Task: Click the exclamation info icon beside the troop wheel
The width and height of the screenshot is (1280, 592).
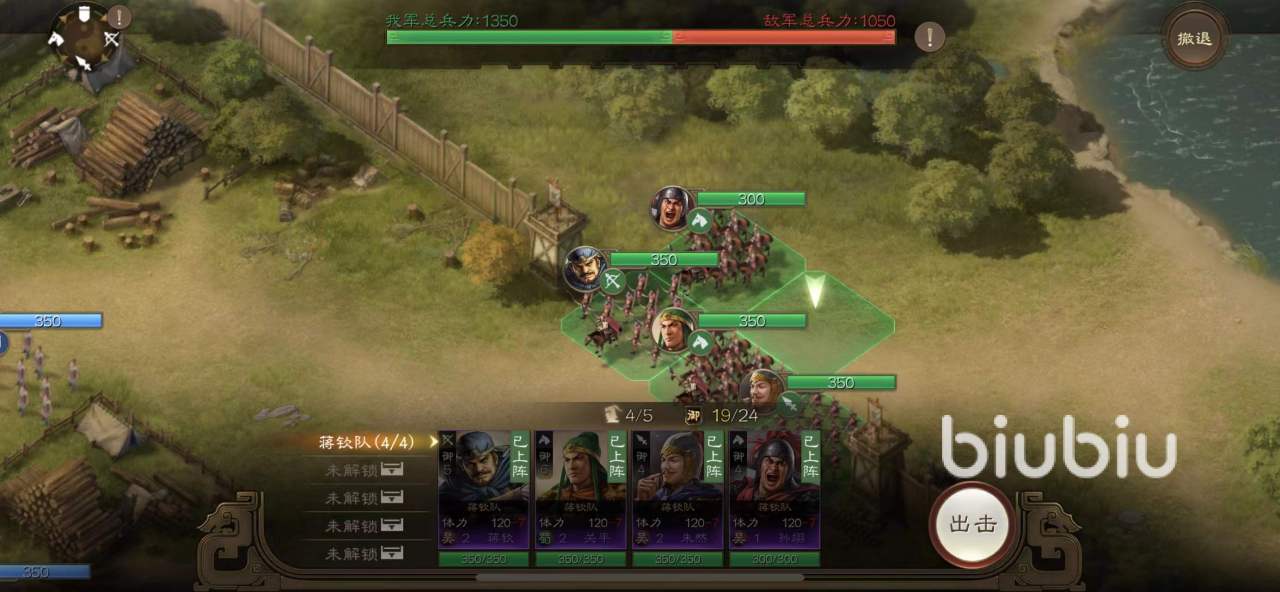Action: 119,17
